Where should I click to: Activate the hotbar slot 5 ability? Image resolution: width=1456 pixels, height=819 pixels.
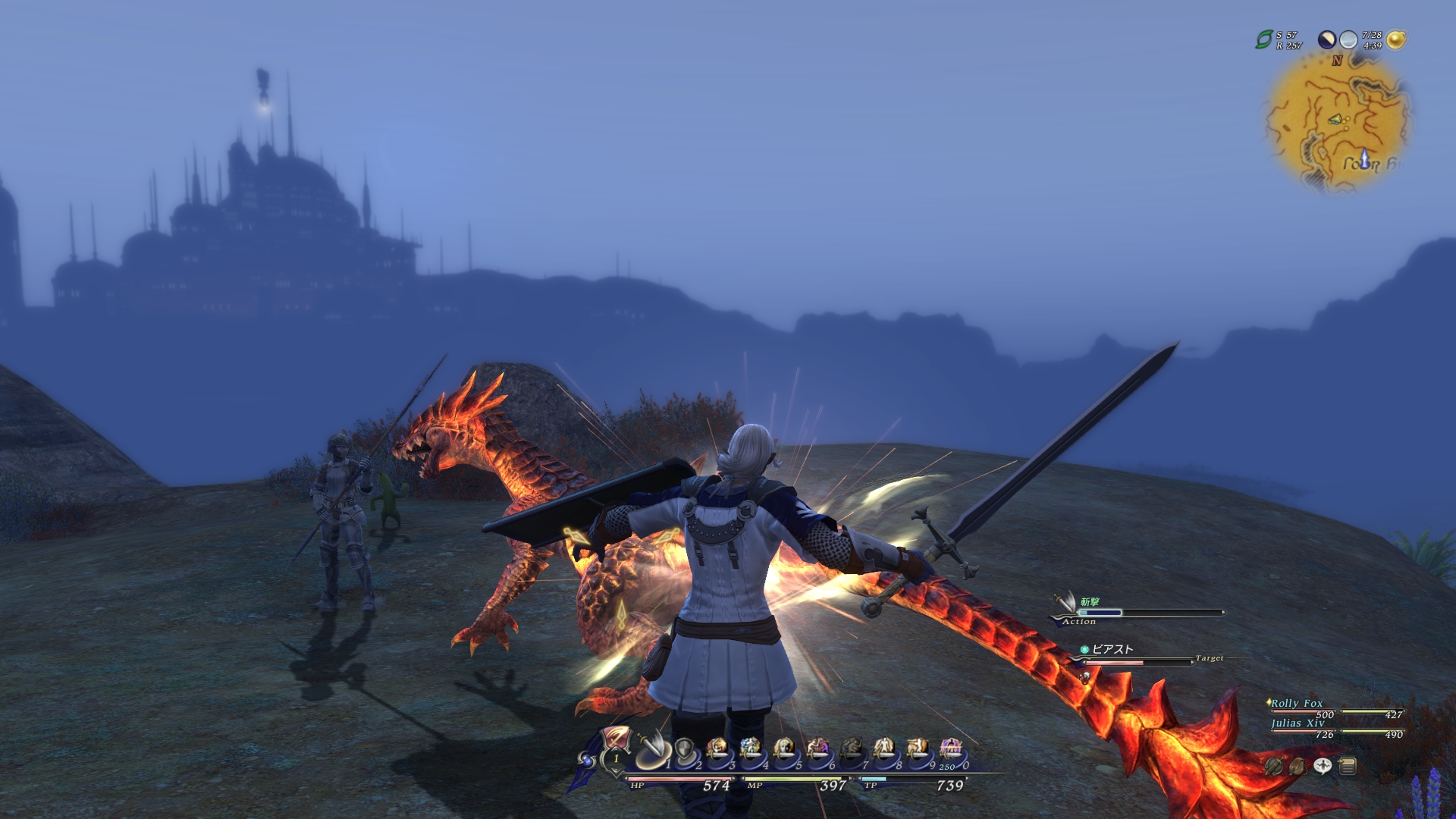pyautogui.click(x=784, y=750)
